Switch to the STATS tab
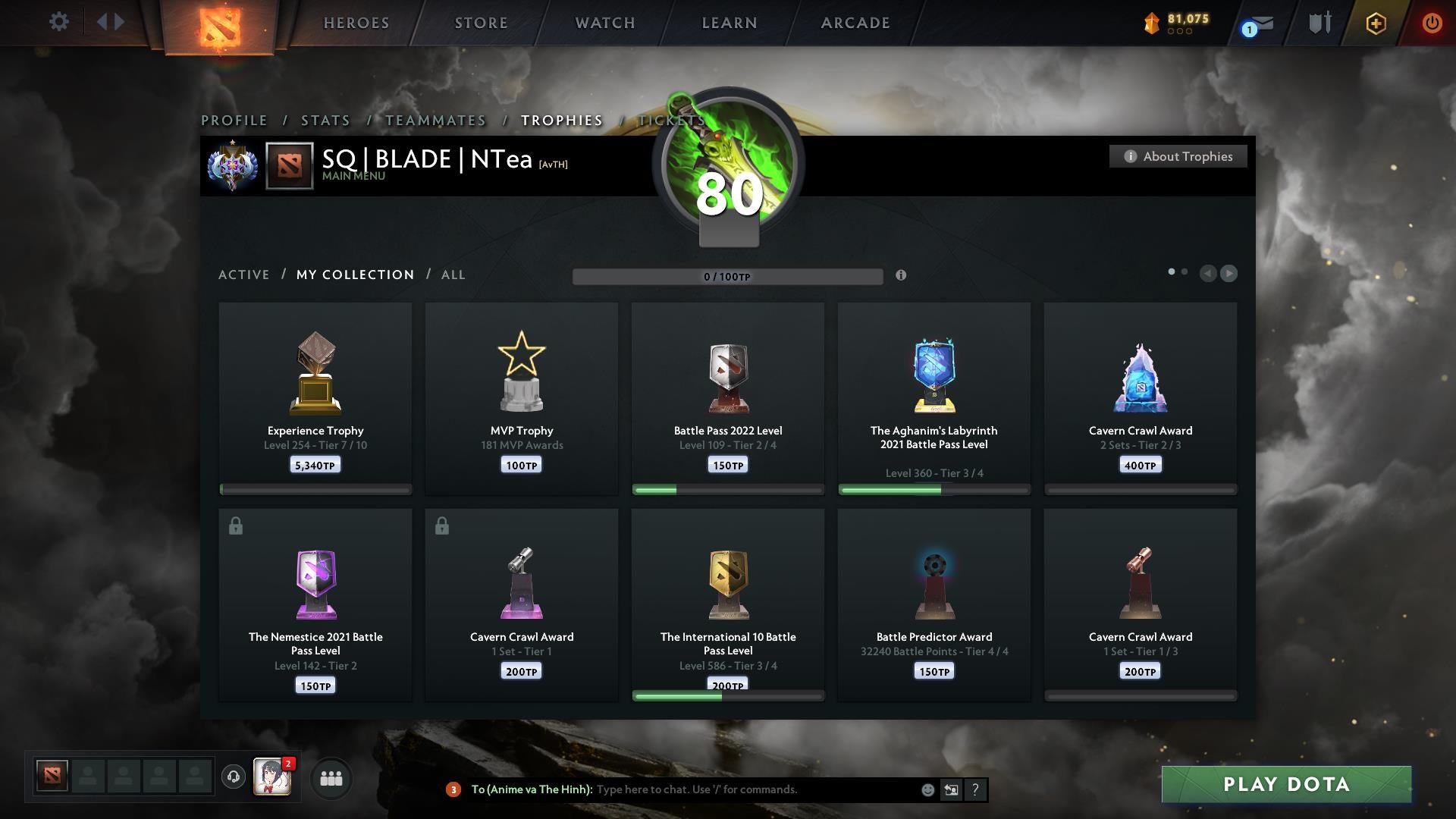The height and width of the screenshot is (819, 1456). click(325, 120)
